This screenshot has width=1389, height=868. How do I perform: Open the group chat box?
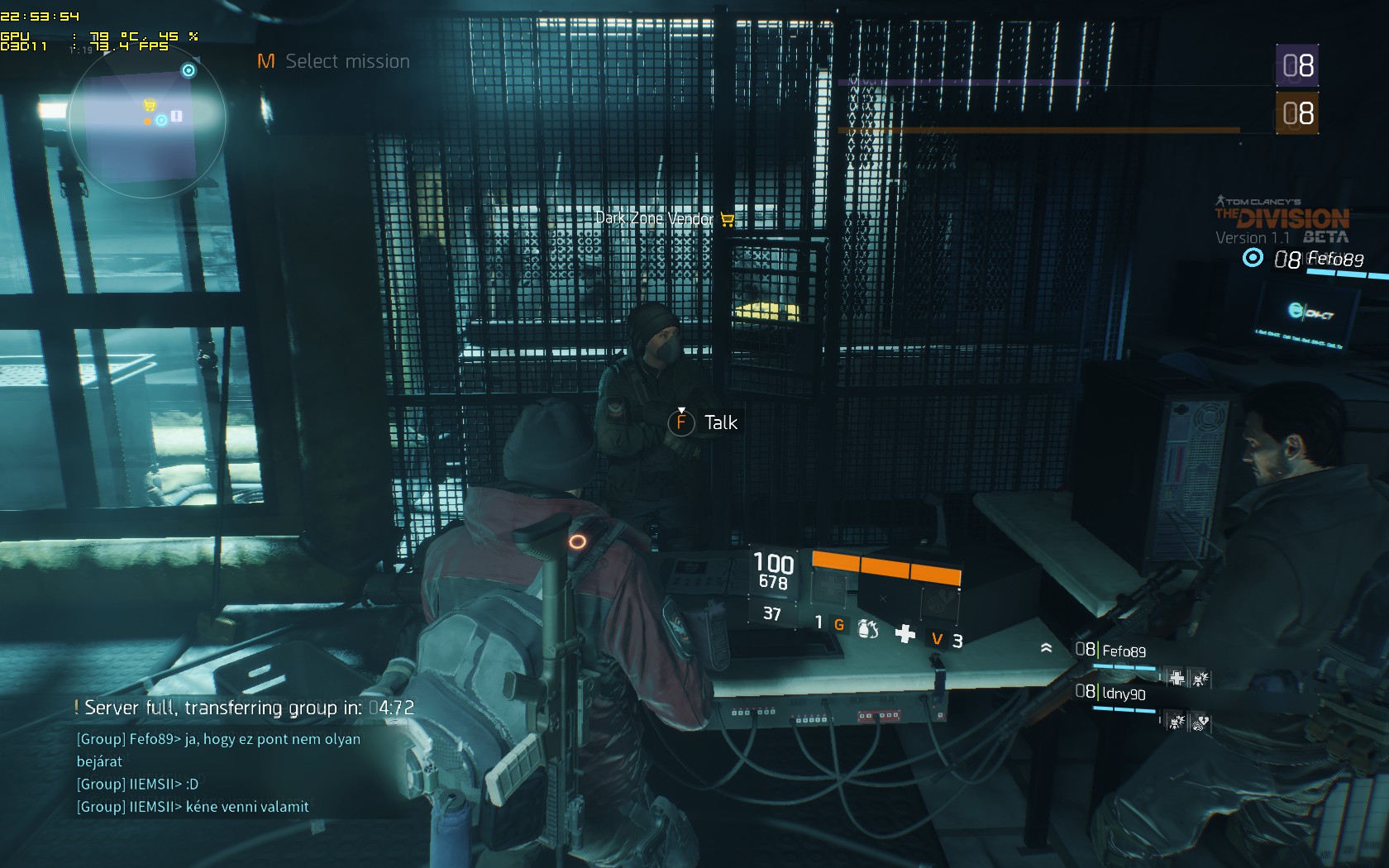pyautogui.click(x=219, y=772)
